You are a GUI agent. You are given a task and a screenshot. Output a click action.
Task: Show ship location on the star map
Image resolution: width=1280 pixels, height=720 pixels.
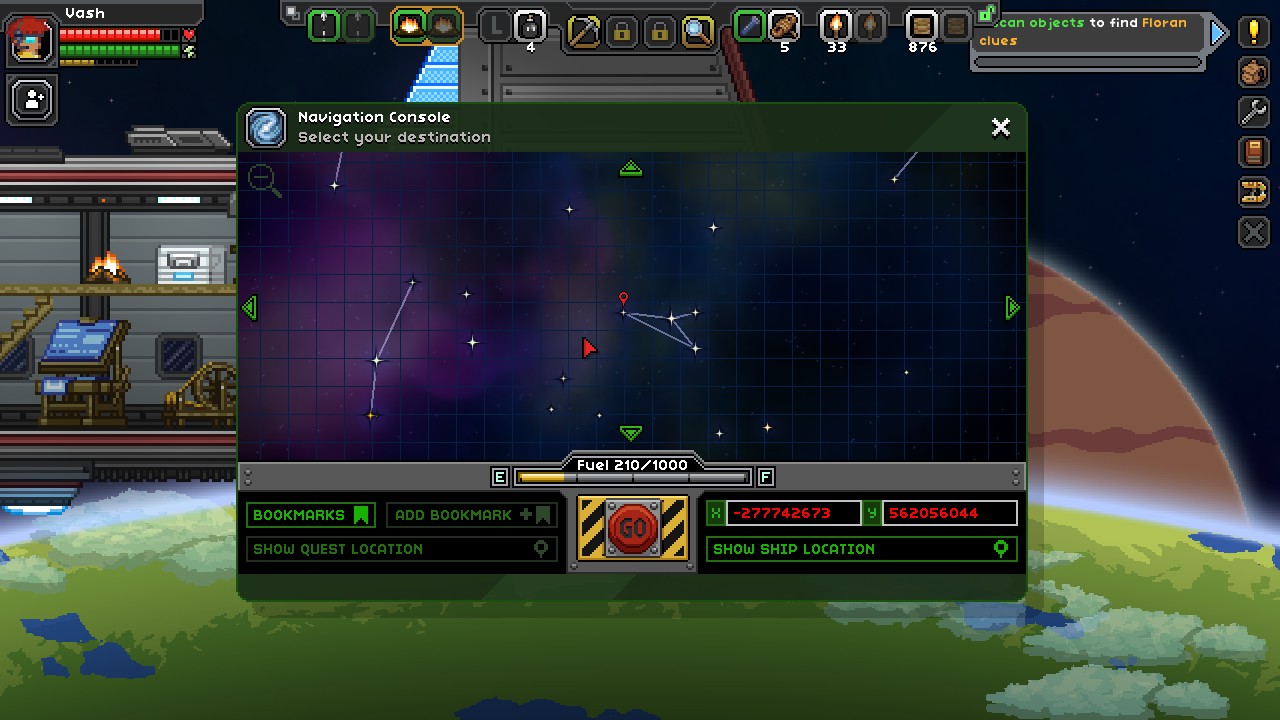[860, 549]
